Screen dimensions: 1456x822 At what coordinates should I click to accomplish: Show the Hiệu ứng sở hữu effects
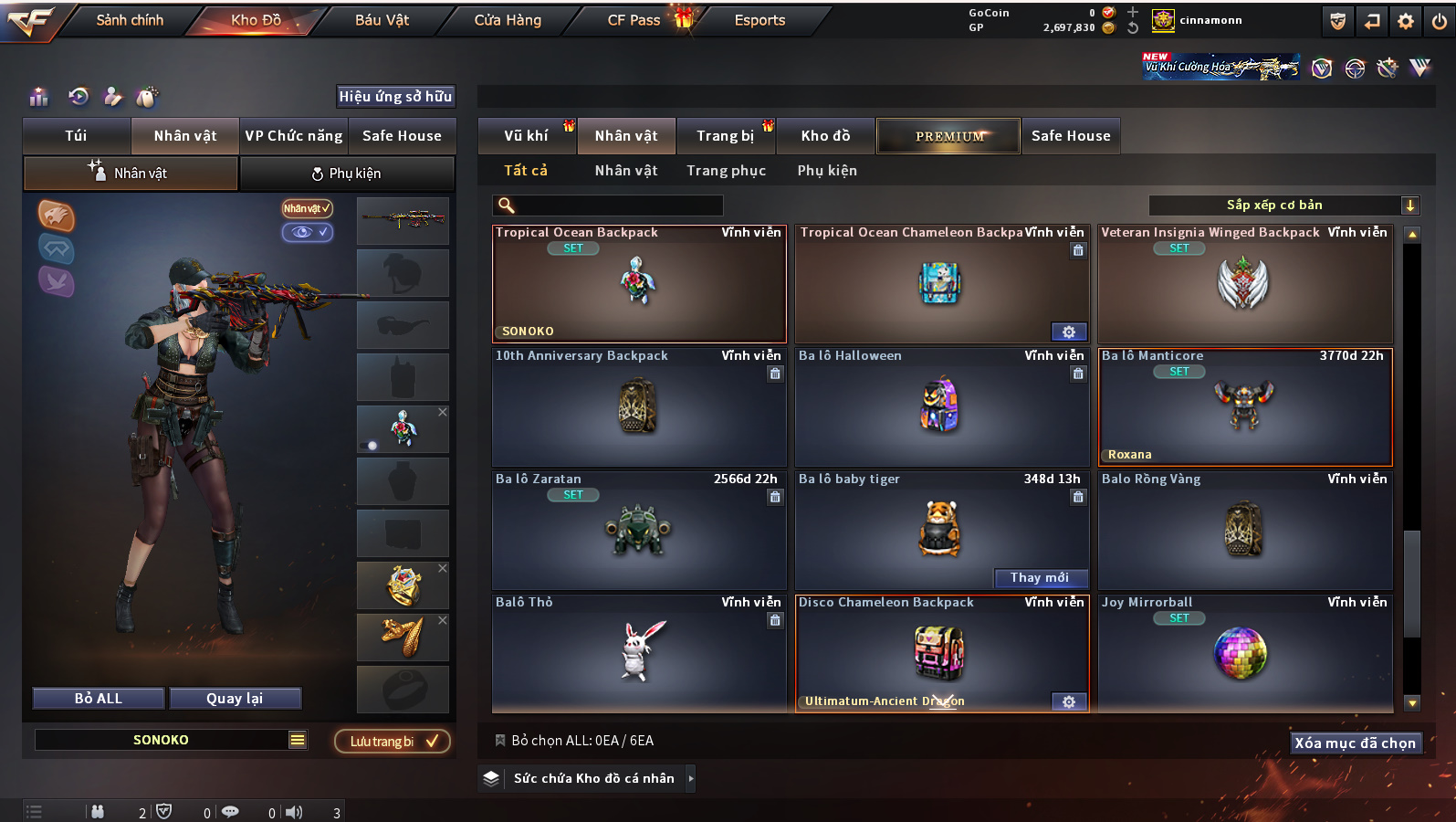coord(395,97)
